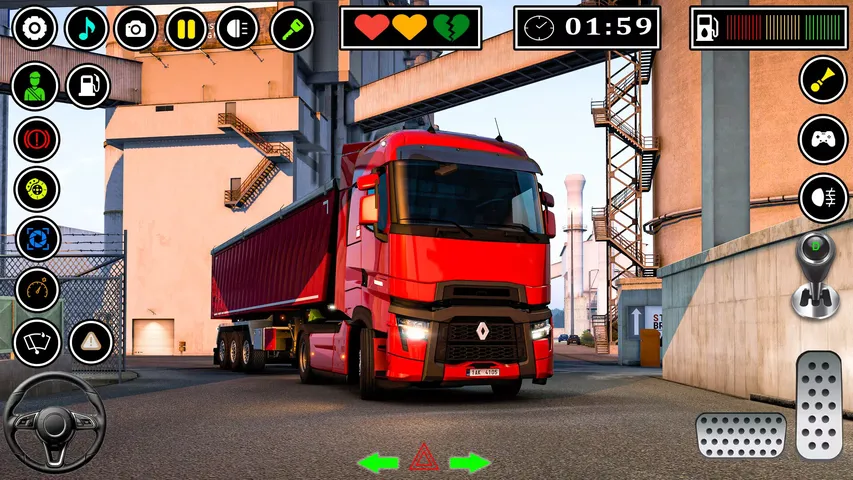853x480 pixels.
Task: Signal left with the green arrow
Action: (378, 462)
